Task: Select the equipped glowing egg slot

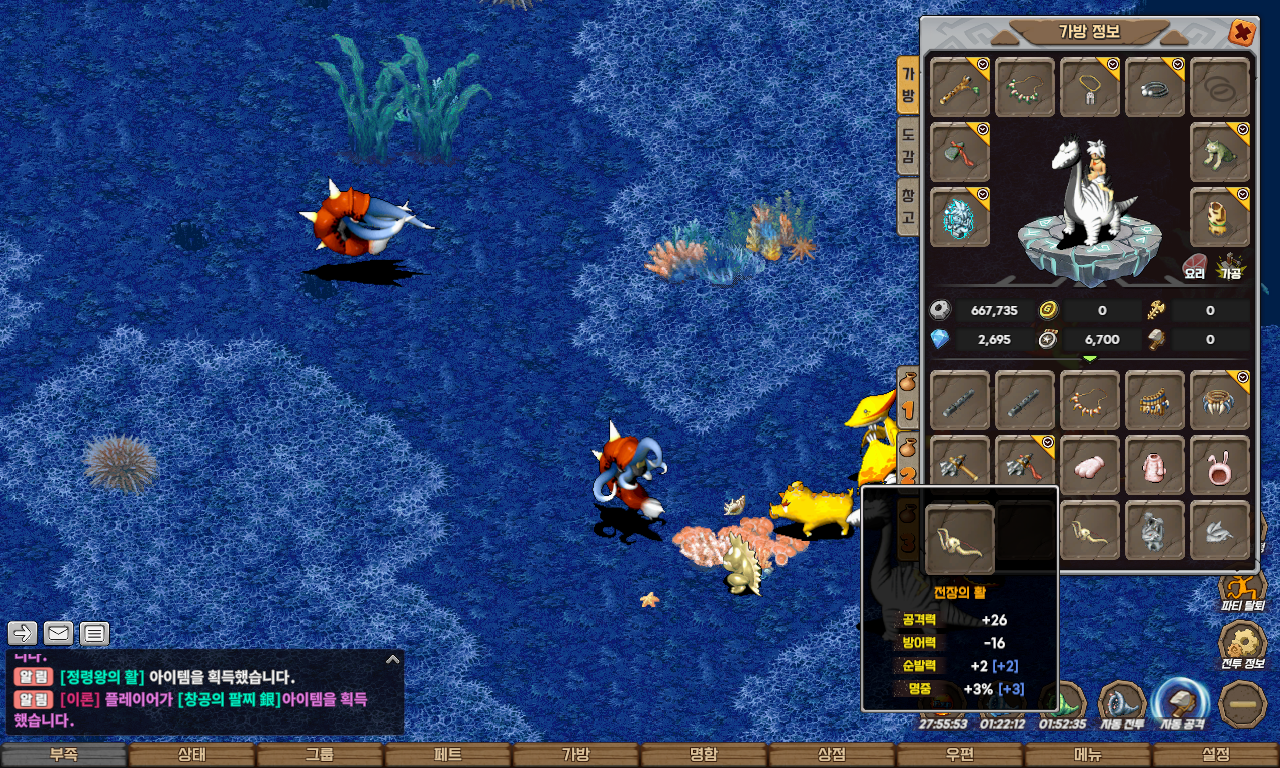Action: 960,217
